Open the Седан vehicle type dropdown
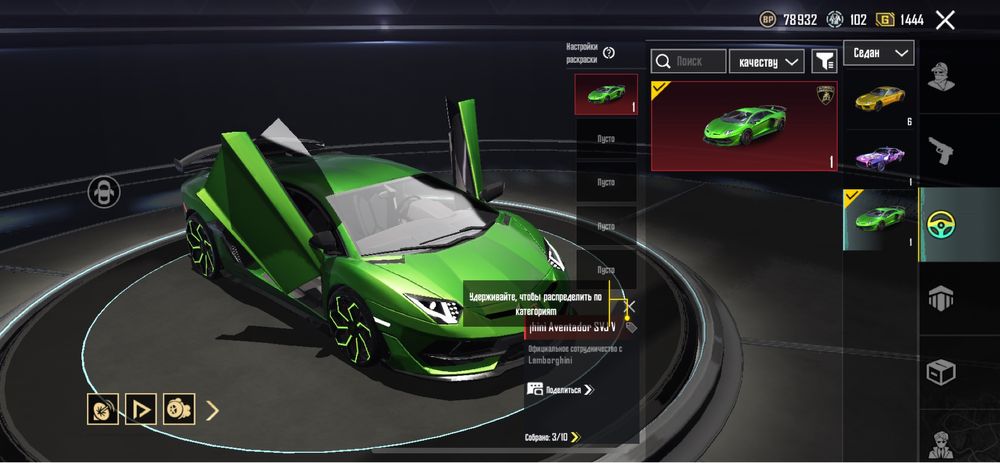The height and width of the screenshot is (463, 1000). [879, 53]
